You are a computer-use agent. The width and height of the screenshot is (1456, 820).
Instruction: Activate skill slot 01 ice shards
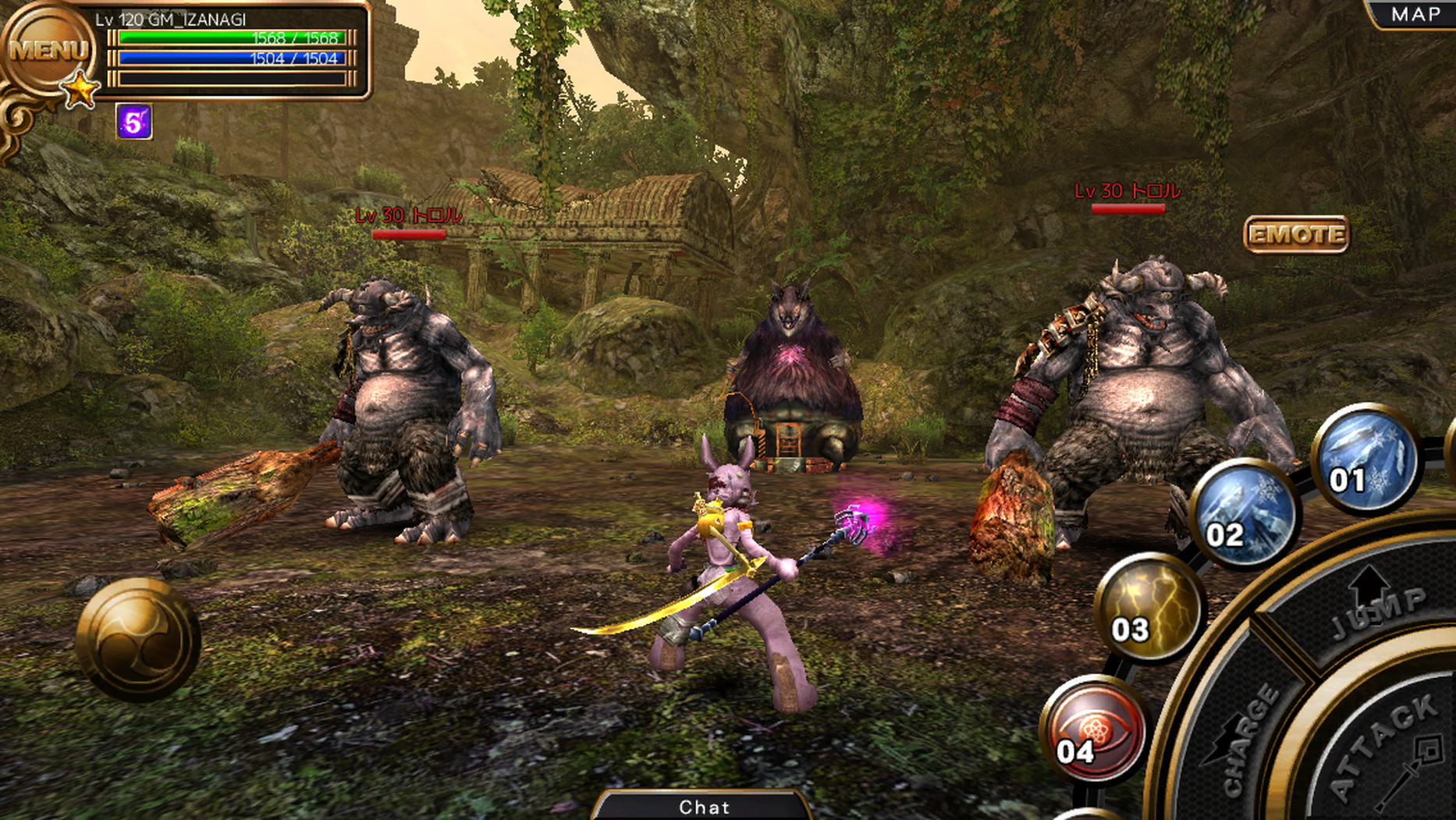click(x=1365, y=458)
